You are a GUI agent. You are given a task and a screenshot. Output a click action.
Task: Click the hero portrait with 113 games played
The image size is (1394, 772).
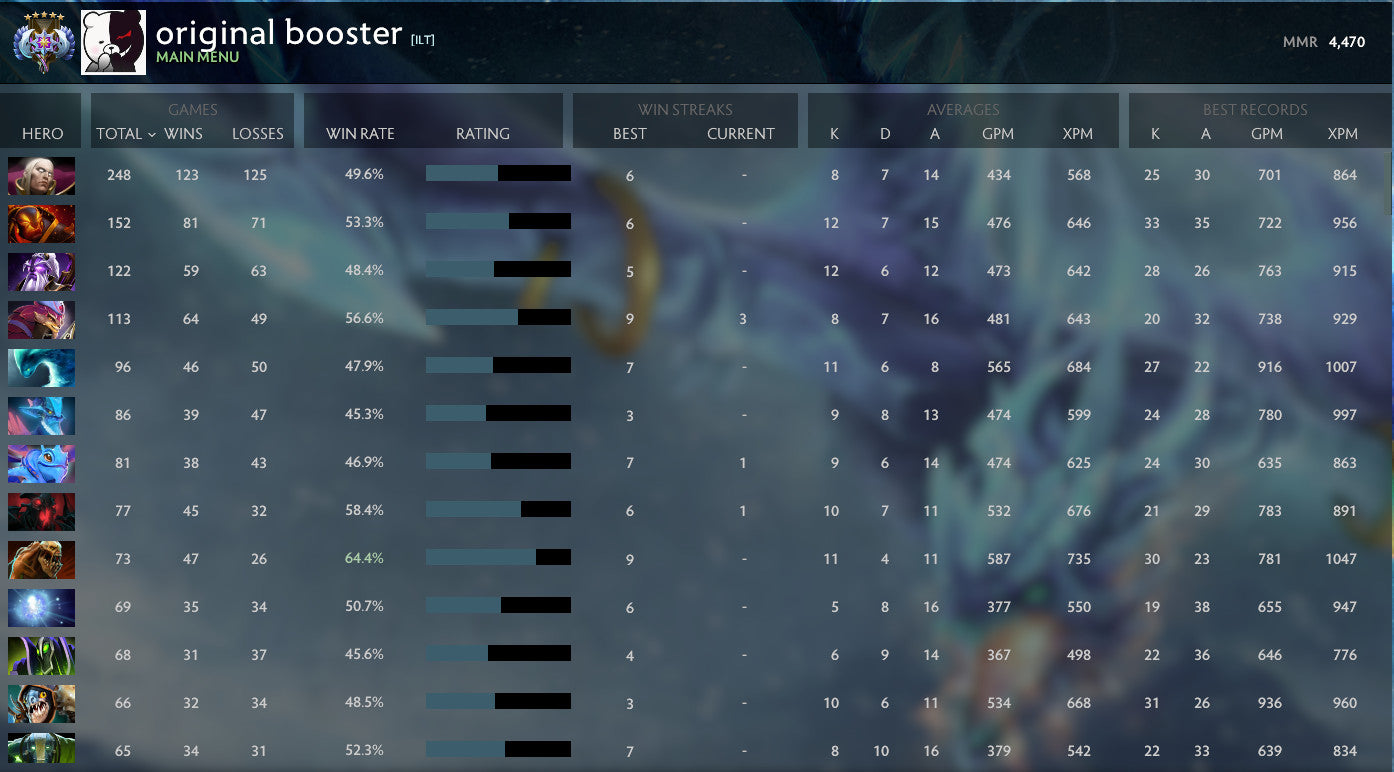(41, 319)
